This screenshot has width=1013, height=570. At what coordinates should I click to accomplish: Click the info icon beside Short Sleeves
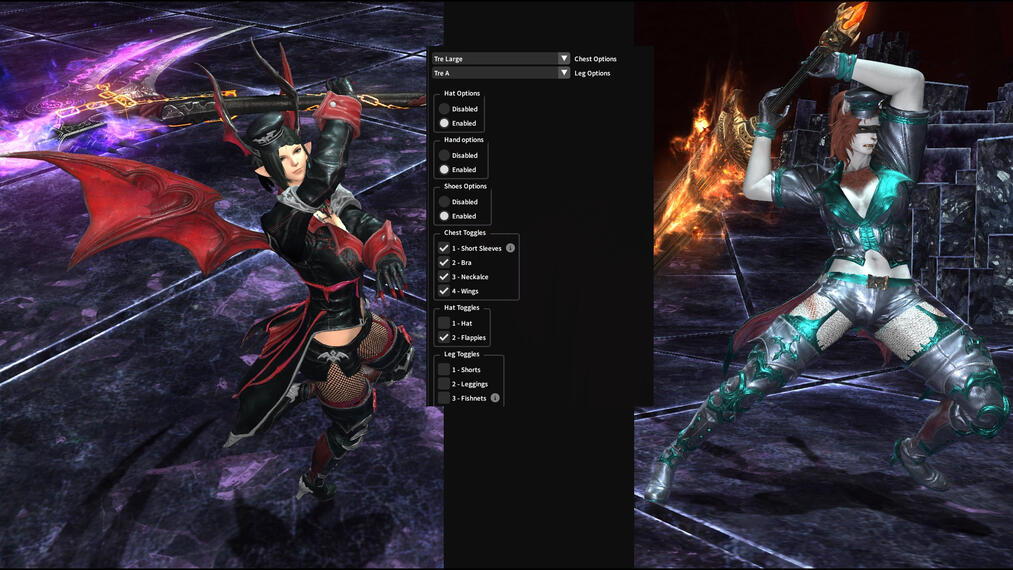[x=510, y=248]
